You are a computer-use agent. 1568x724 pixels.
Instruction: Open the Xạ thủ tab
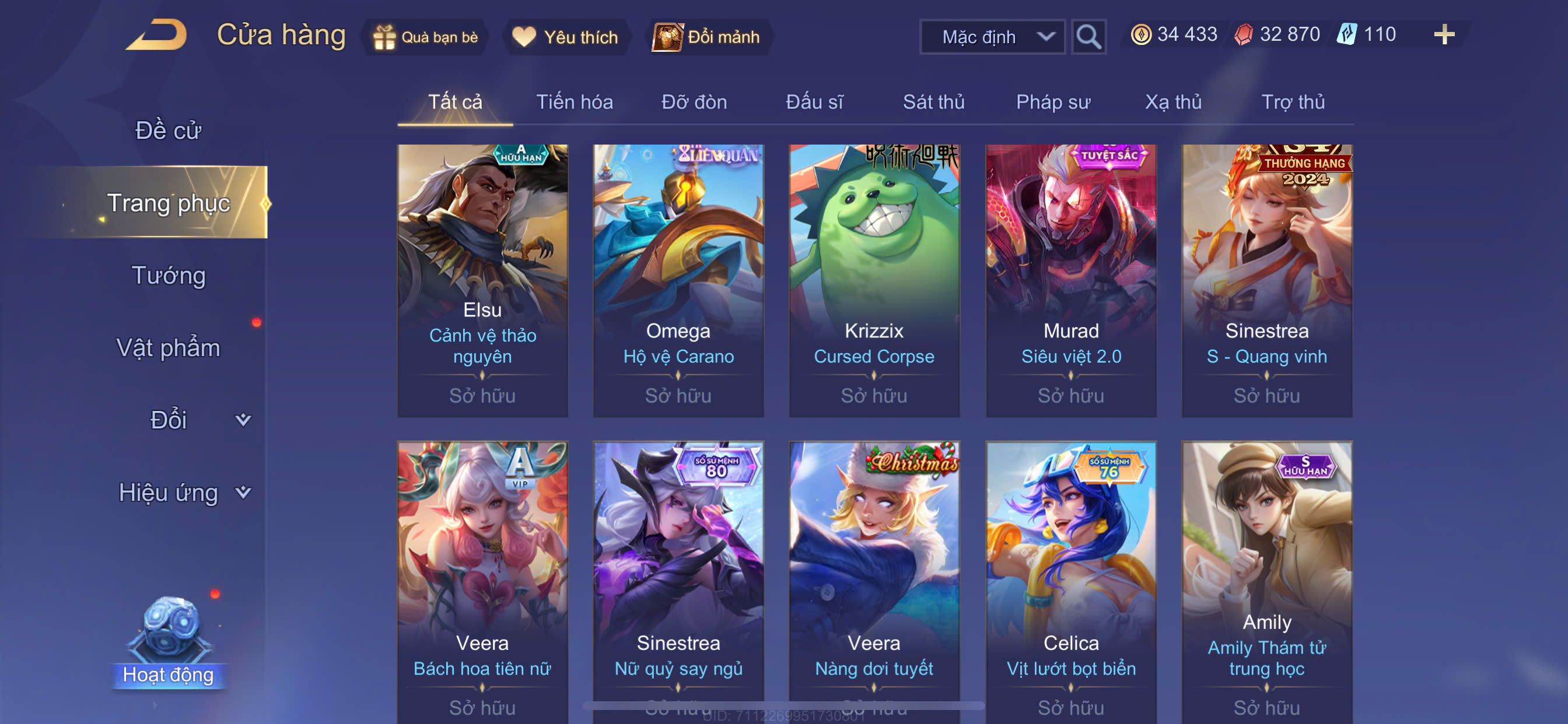(1173, 101)
